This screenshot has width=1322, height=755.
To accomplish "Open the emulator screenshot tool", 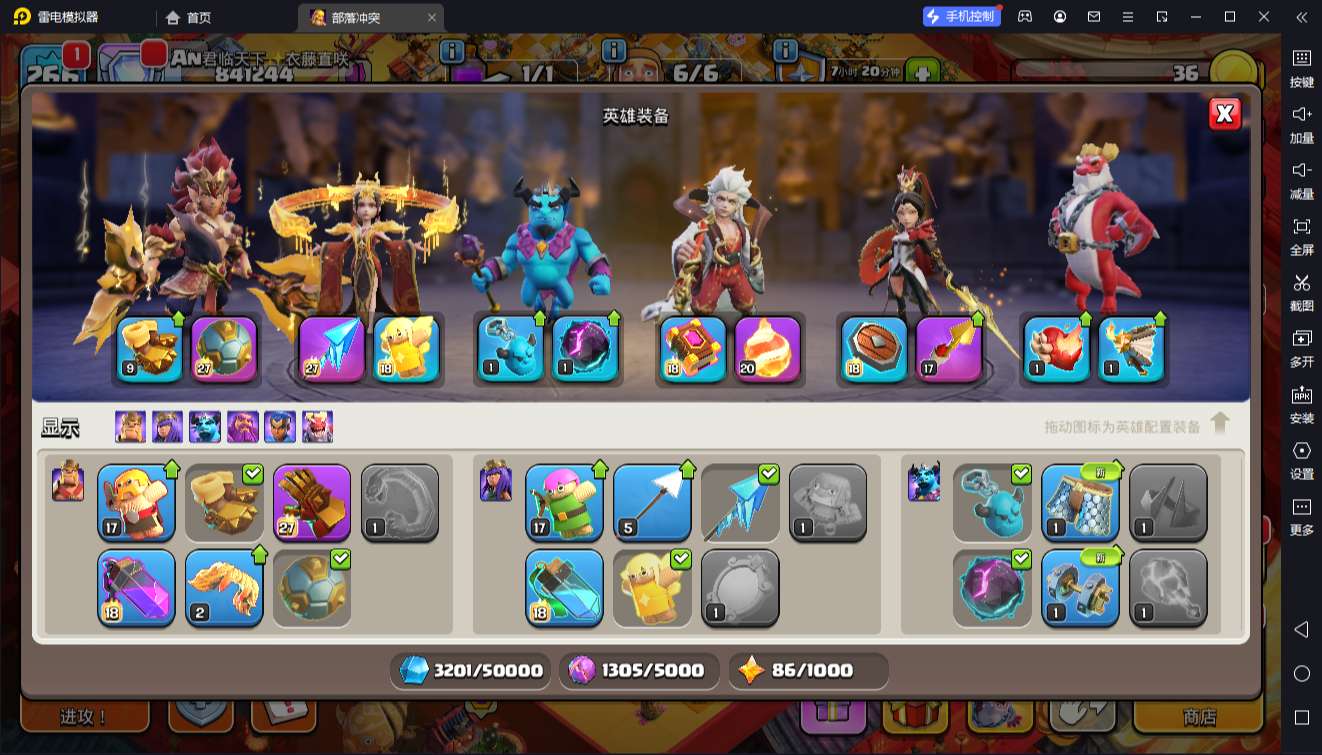I will [x=1301, y=290].
